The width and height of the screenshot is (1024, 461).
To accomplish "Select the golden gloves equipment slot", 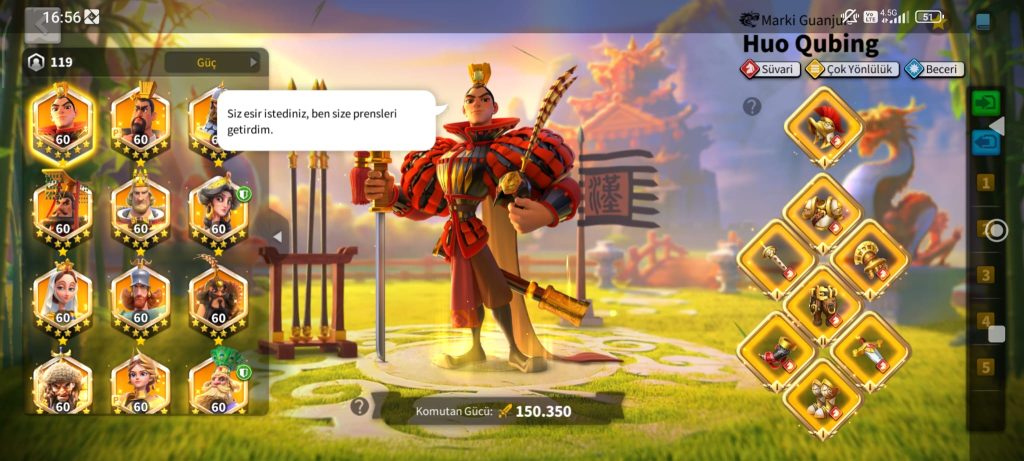I will (869, 256).
